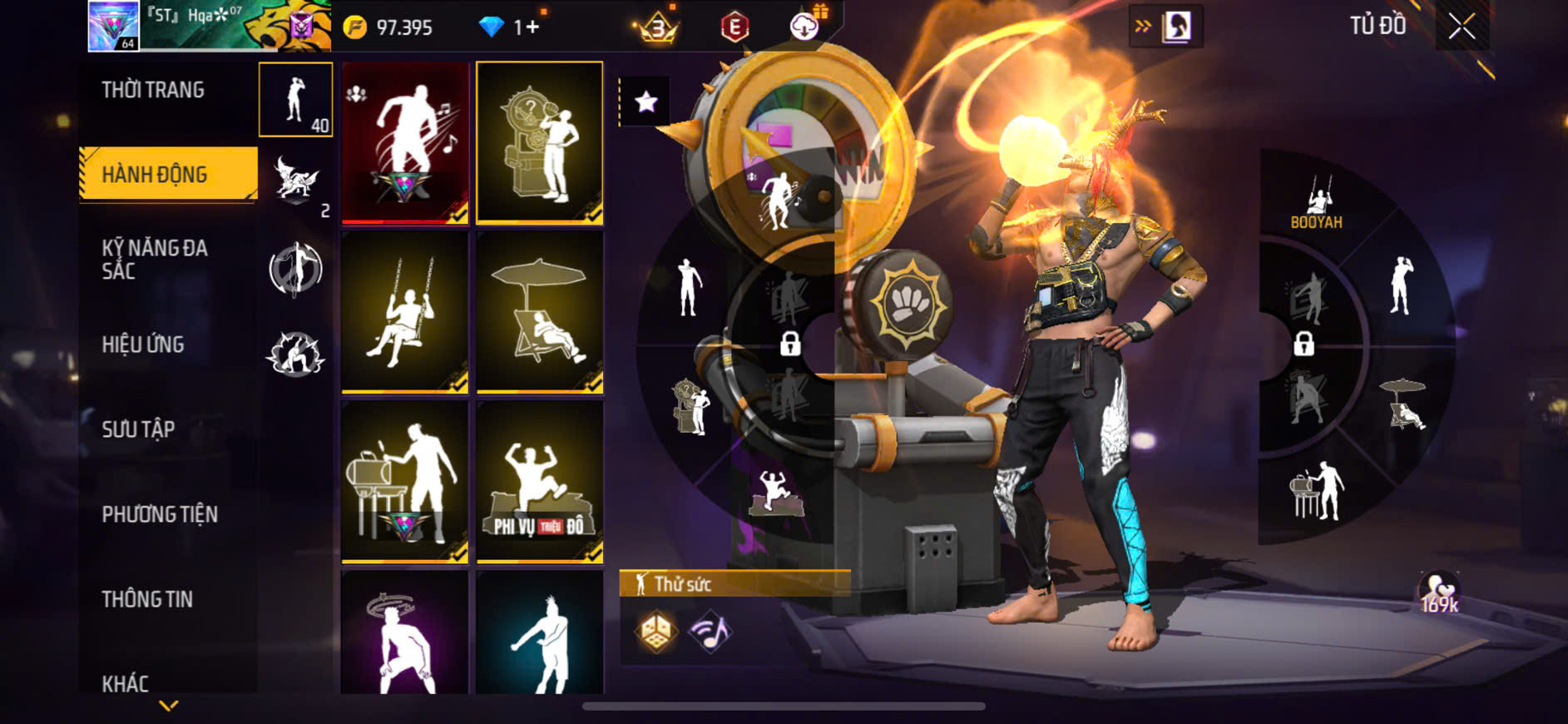Click the dice random emote icon
The width and height of the screenshot is (1568, 724).
pyautogui.click(x=656, y=632)
